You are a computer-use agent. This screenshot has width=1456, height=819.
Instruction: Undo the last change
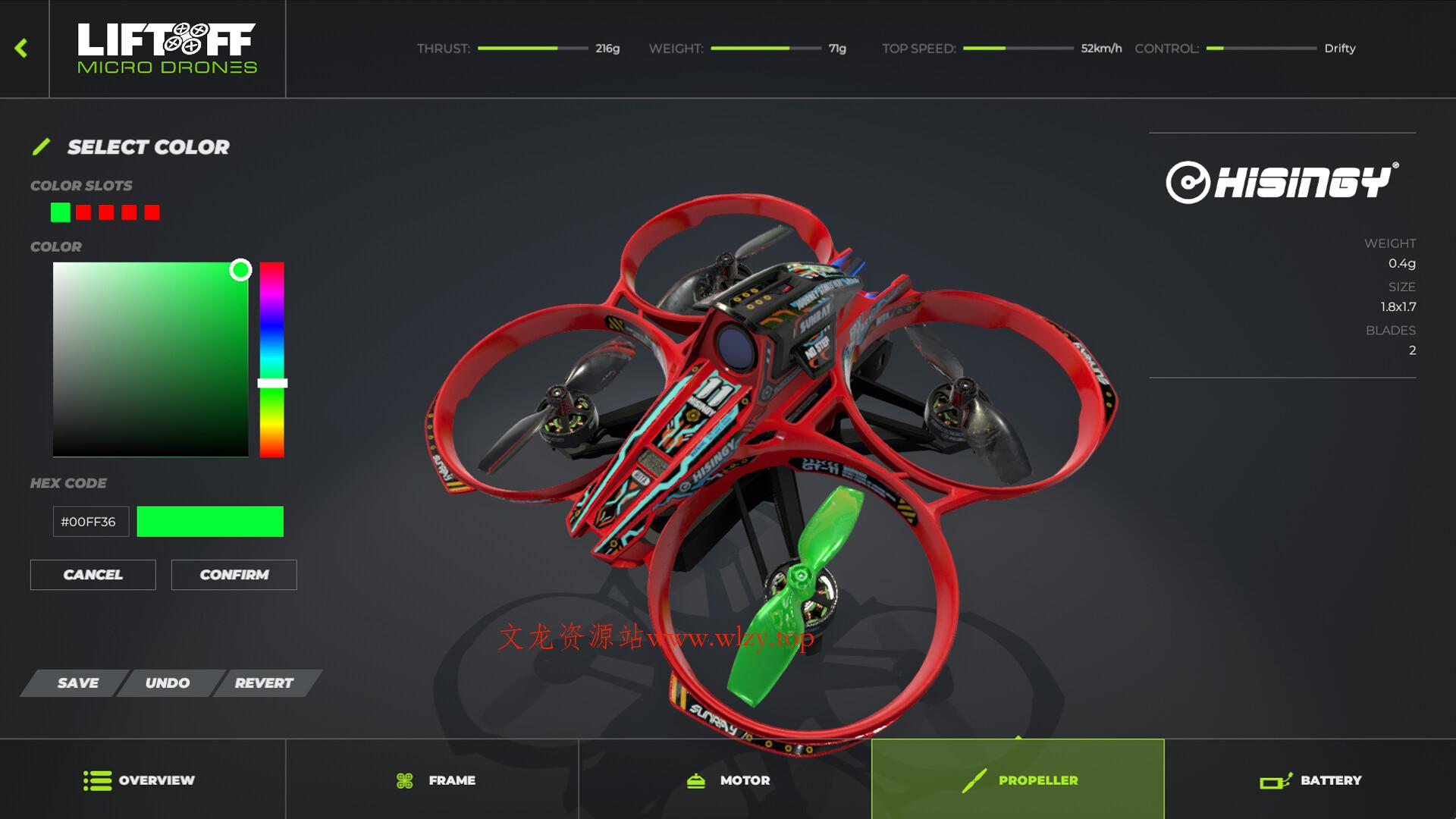coord(168,682)
